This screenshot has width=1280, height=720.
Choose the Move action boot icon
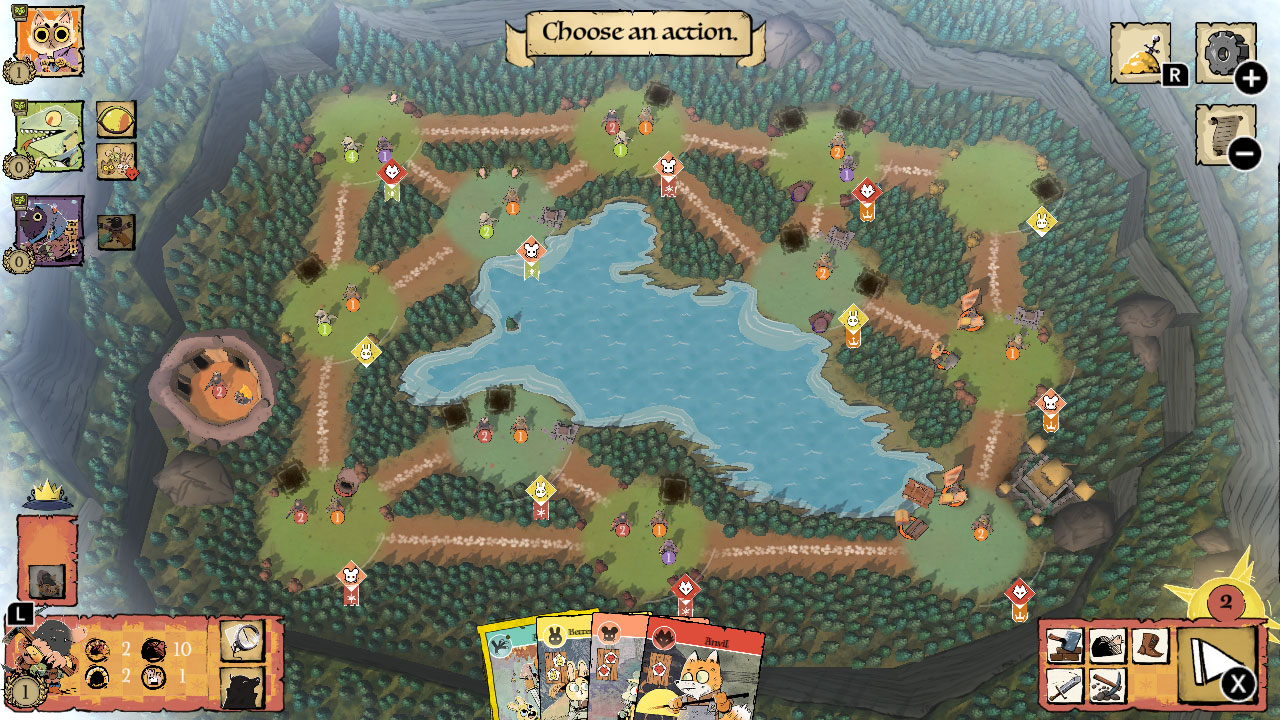[1148, 644]
